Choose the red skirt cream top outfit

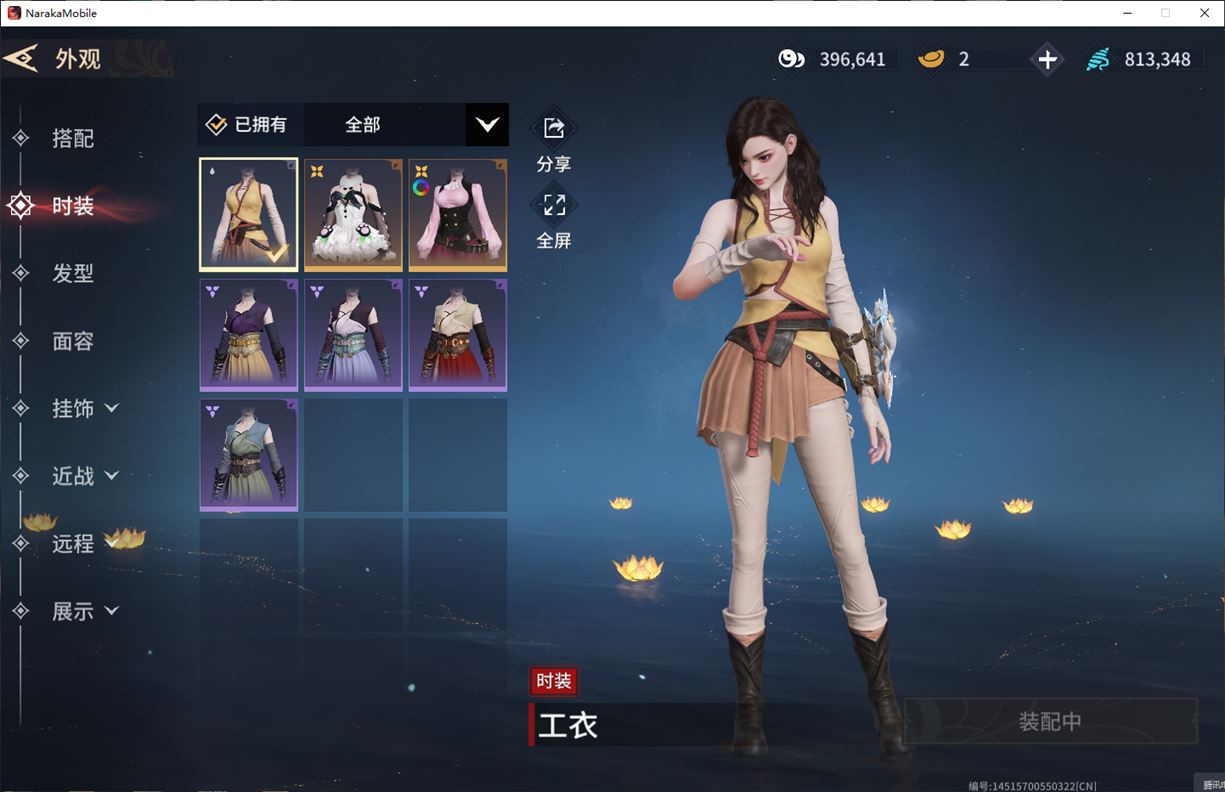coord(457,334)
